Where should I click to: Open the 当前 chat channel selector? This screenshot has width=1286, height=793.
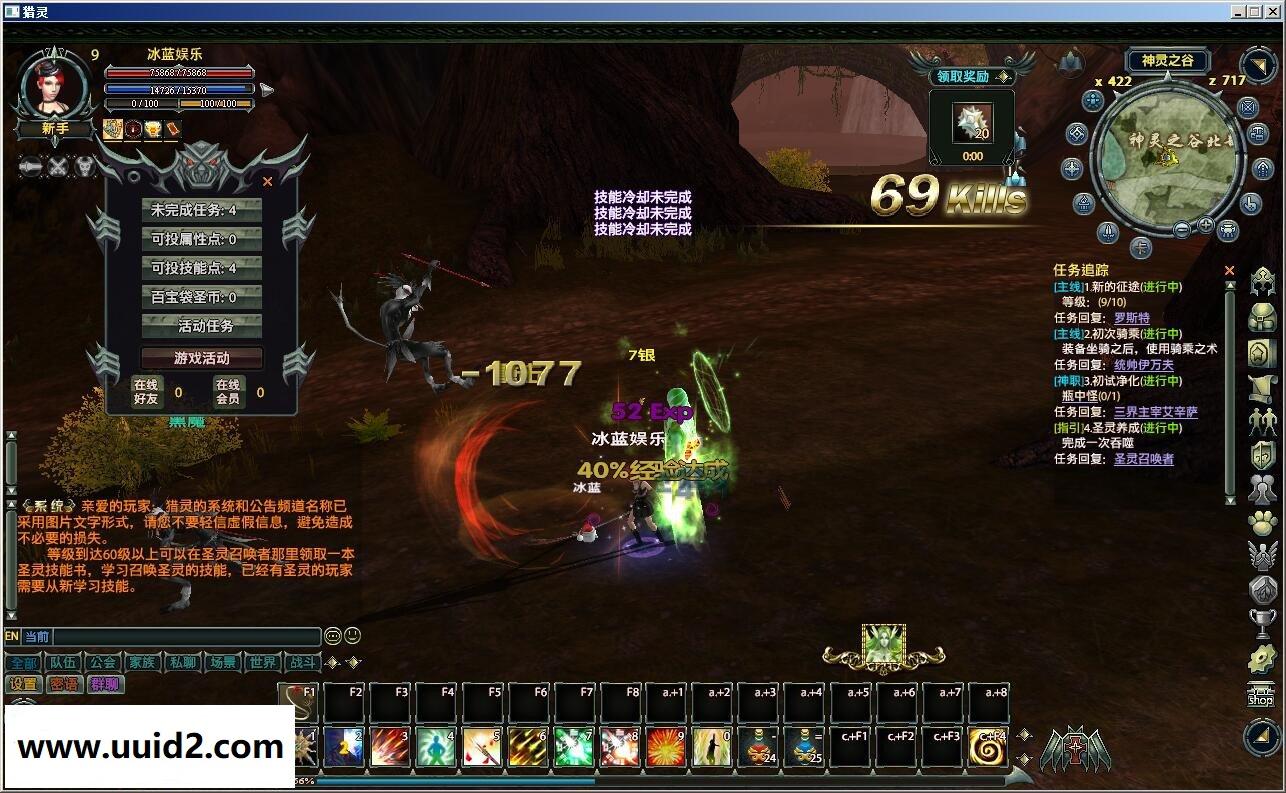38,636
